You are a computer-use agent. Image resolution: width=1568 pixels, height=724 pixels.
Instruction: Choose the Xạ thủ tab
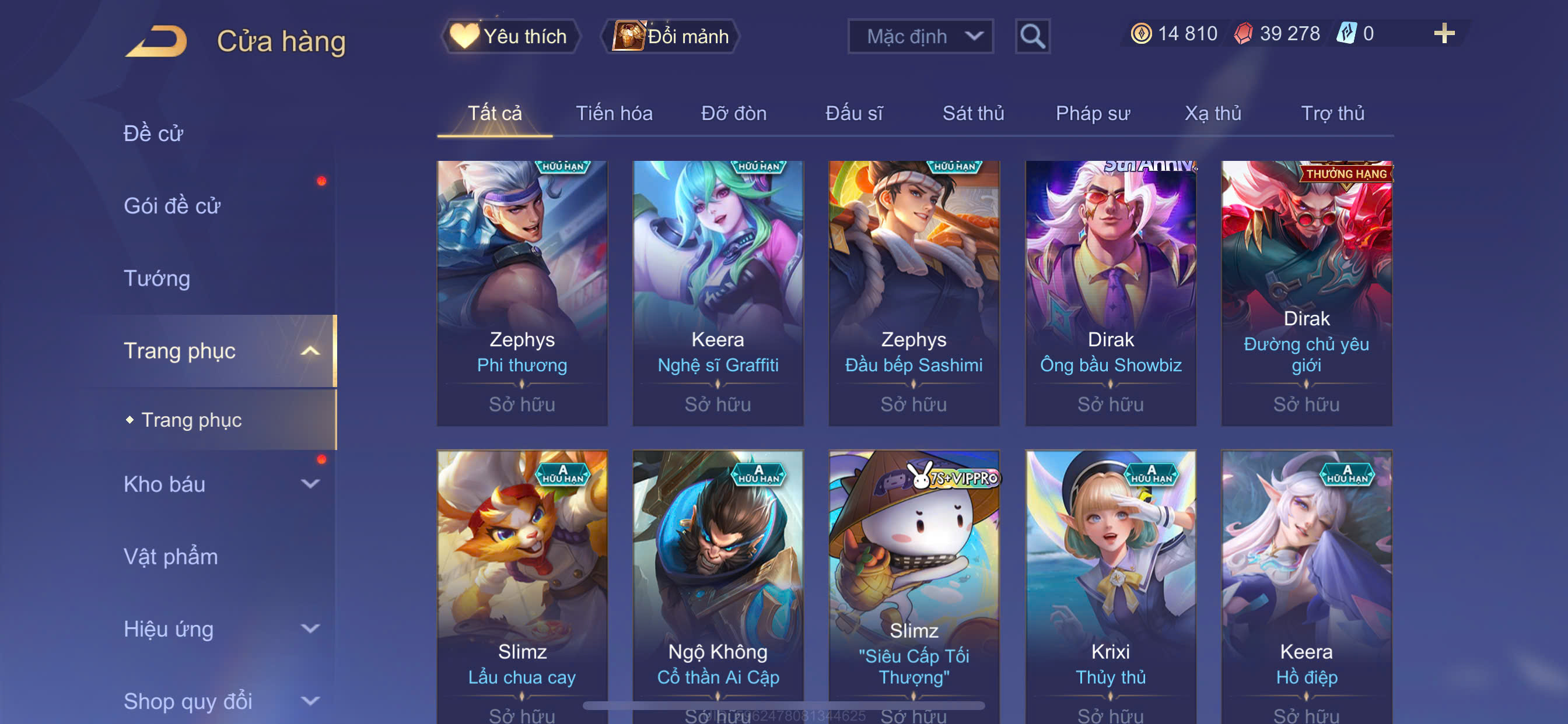1212,113
